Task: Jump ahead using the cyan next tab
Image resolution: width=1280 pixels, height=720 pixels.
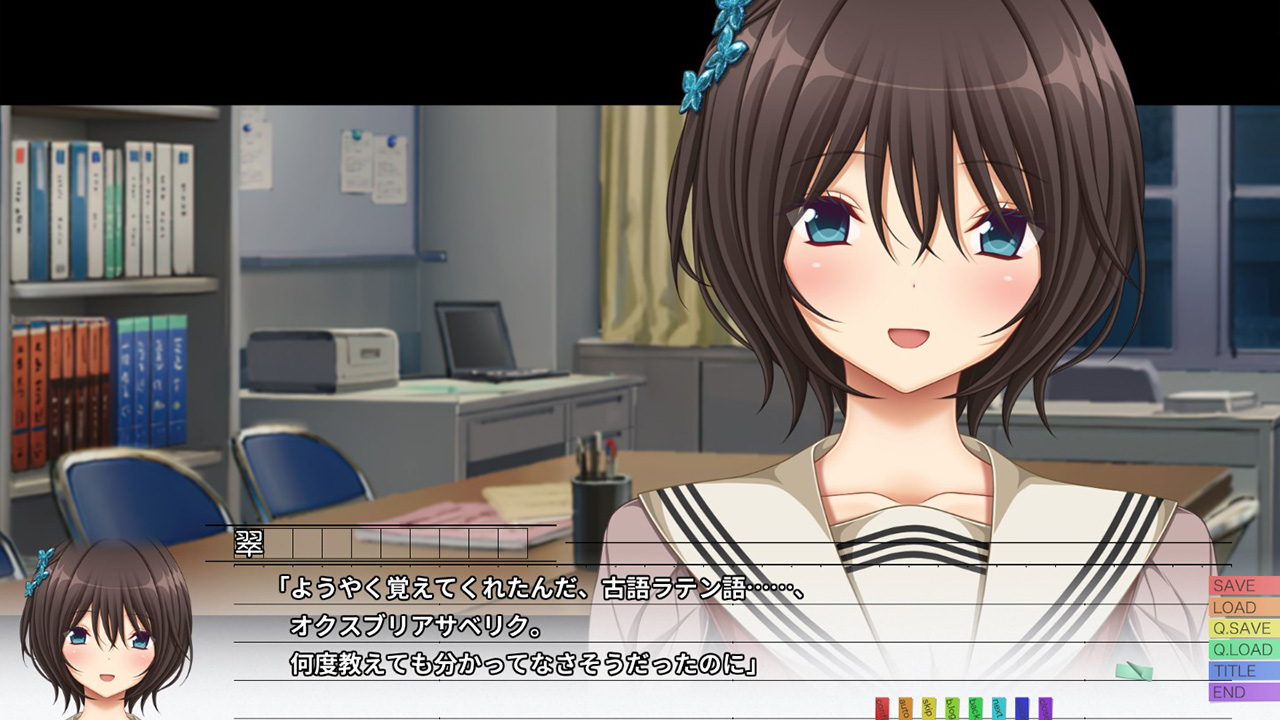Action: (999, 708)
